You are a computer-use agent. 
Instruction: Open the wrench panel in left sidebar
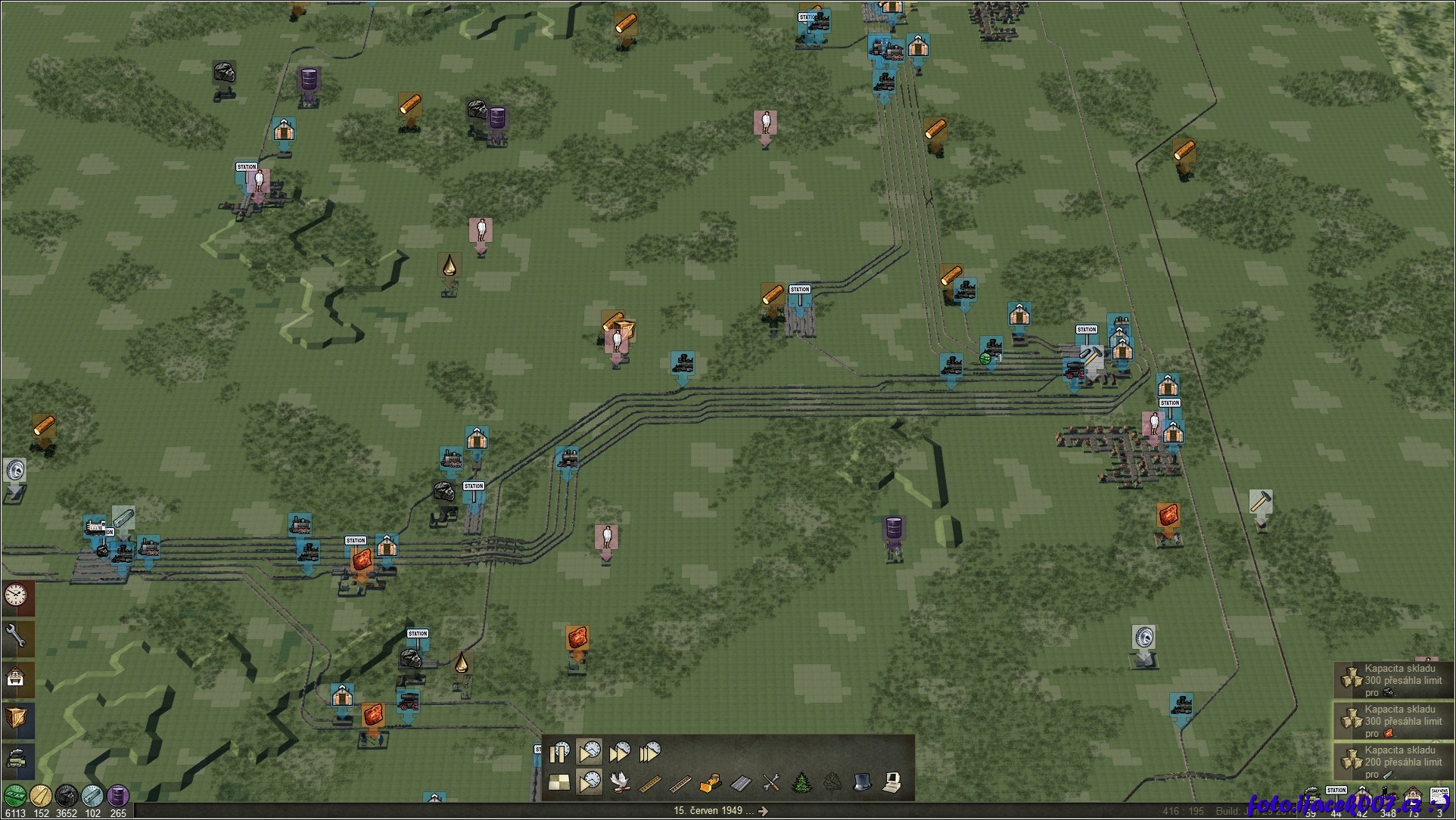click(x=16, y=638)
